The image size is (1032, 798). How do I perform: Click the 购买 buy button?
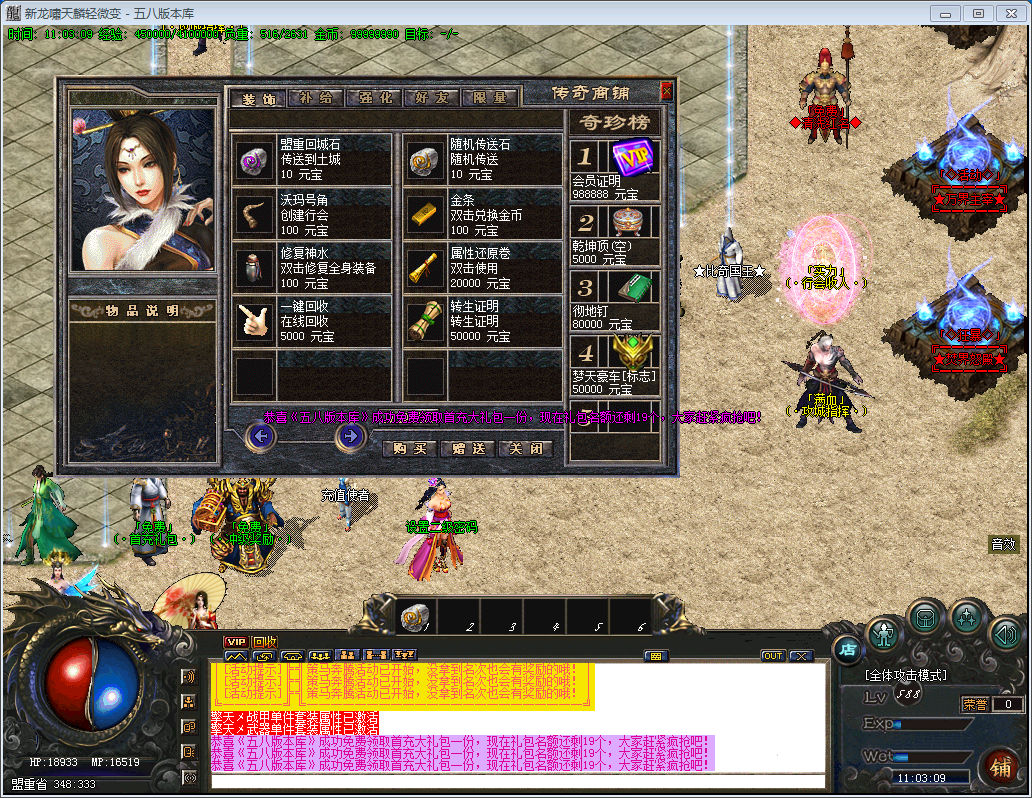pyautogui.click(x=410, y=449)
